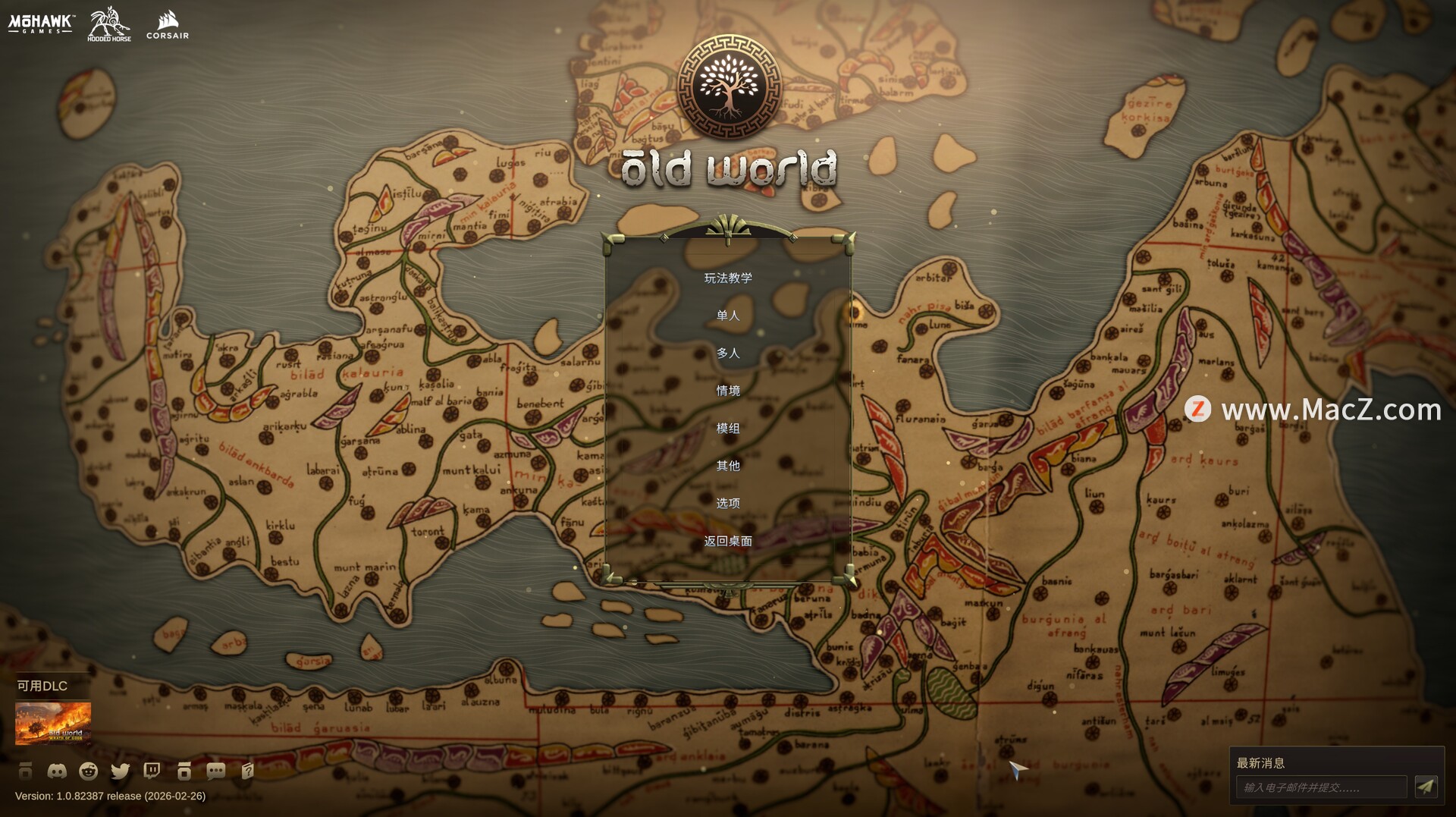This screenshot has height=817, width=1456.
Task: Select the 其他 menu entry
Action: coord(728,466)
